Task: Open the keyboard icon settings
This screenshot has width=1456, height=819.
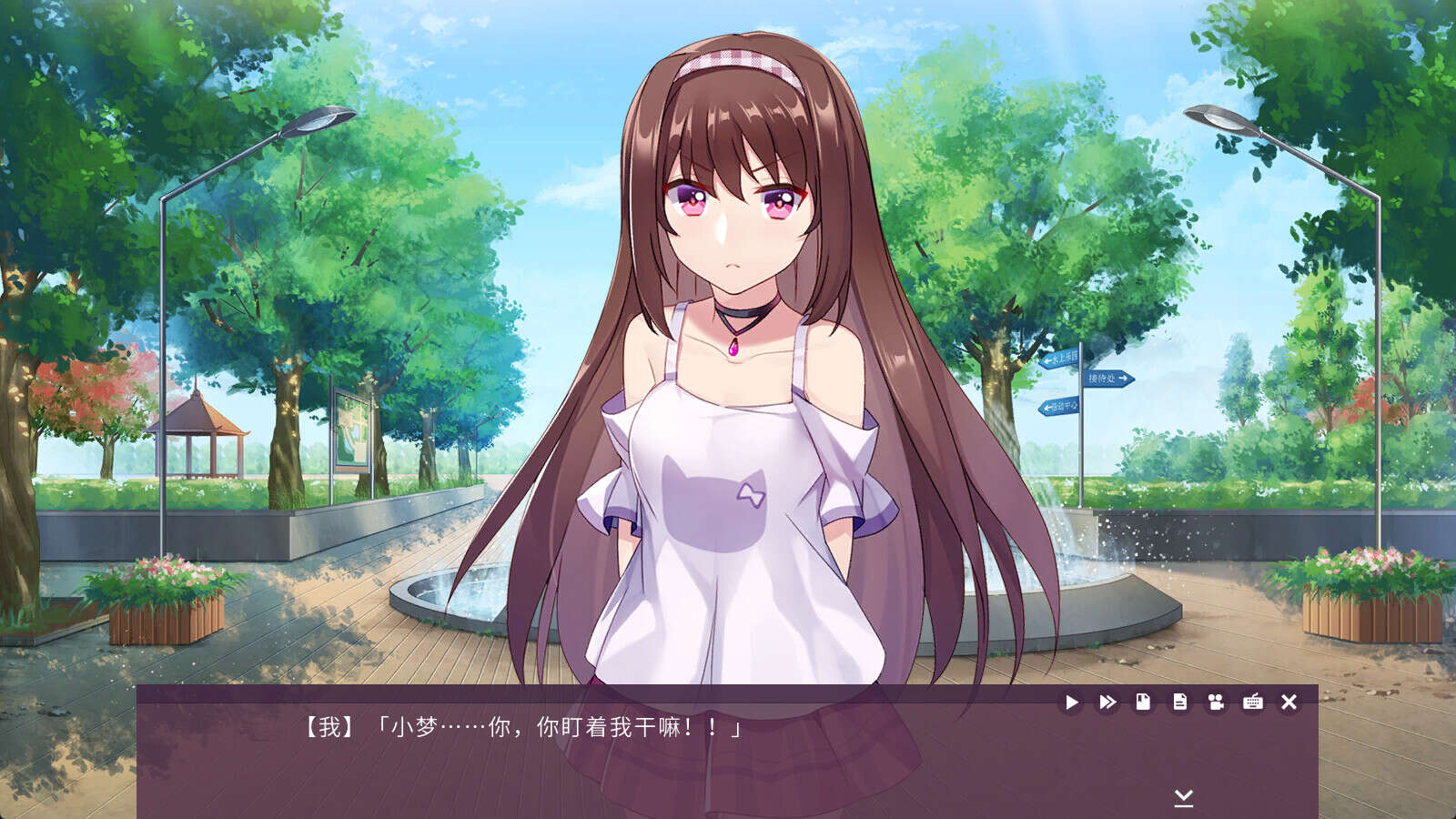Action: click(x=1252, y=702)
